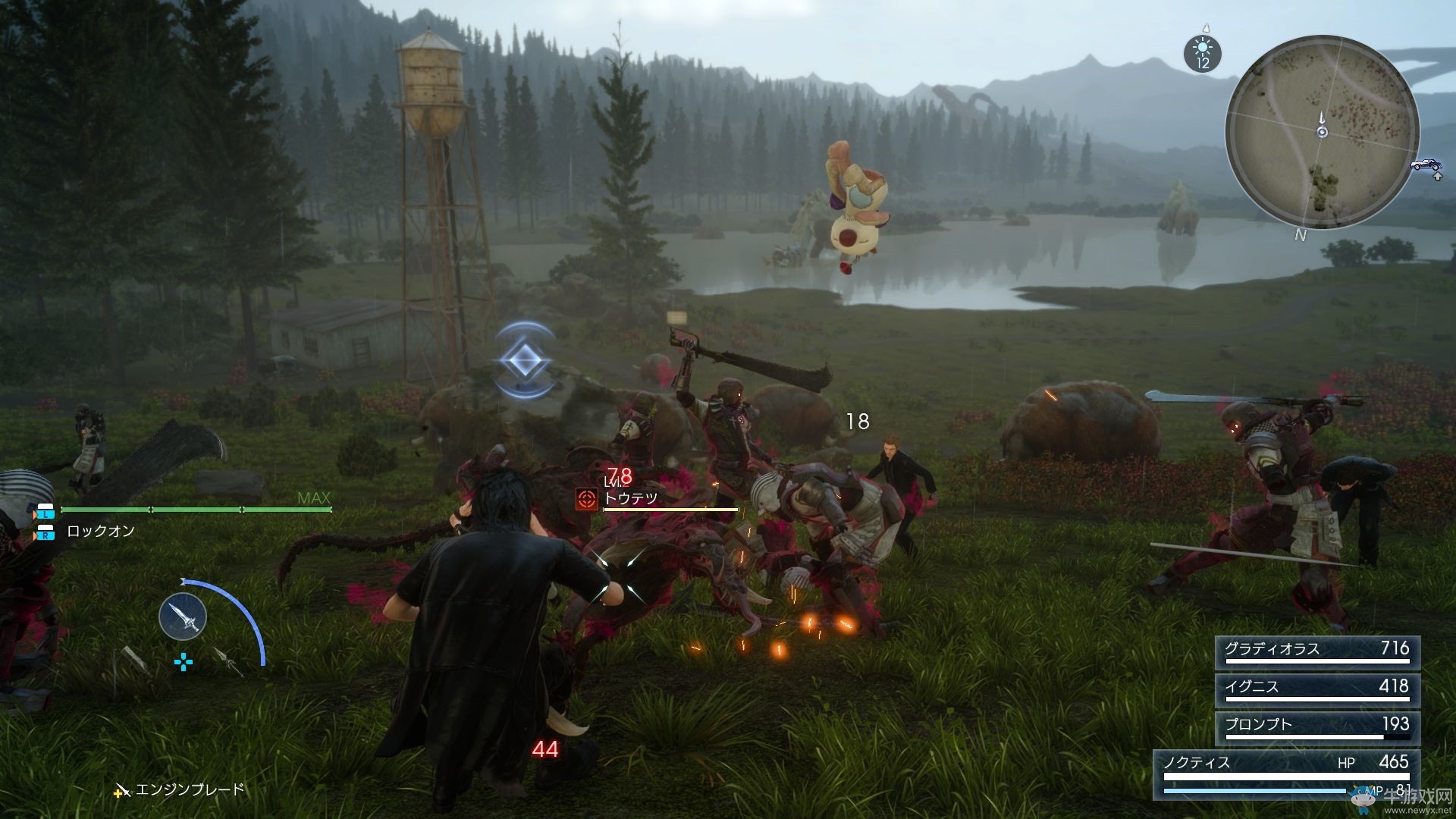Click the red lock-on target icon
The image size is (1456, 819).
coord(586,499)
